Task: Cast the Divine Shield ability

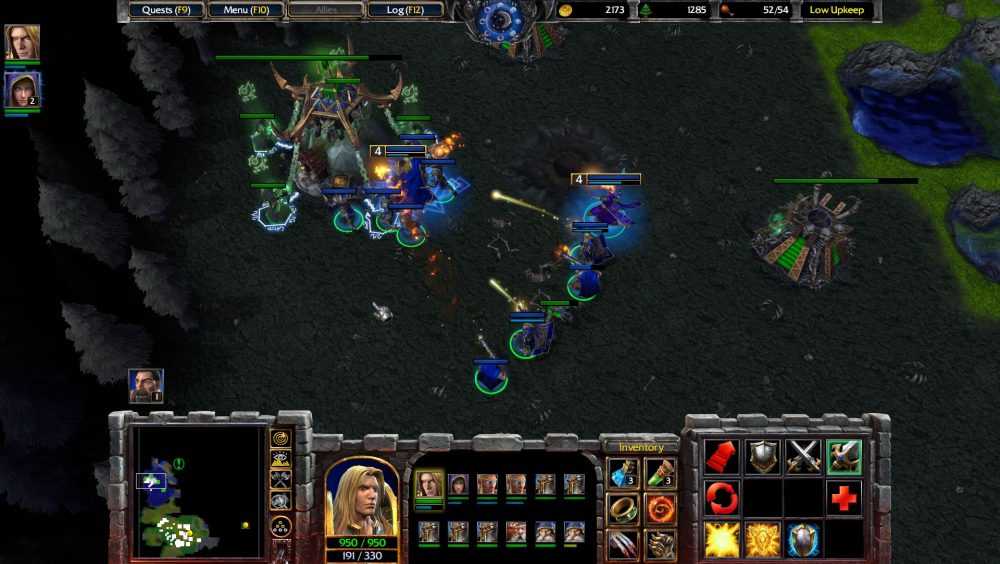Action: [x=803, y=539]
